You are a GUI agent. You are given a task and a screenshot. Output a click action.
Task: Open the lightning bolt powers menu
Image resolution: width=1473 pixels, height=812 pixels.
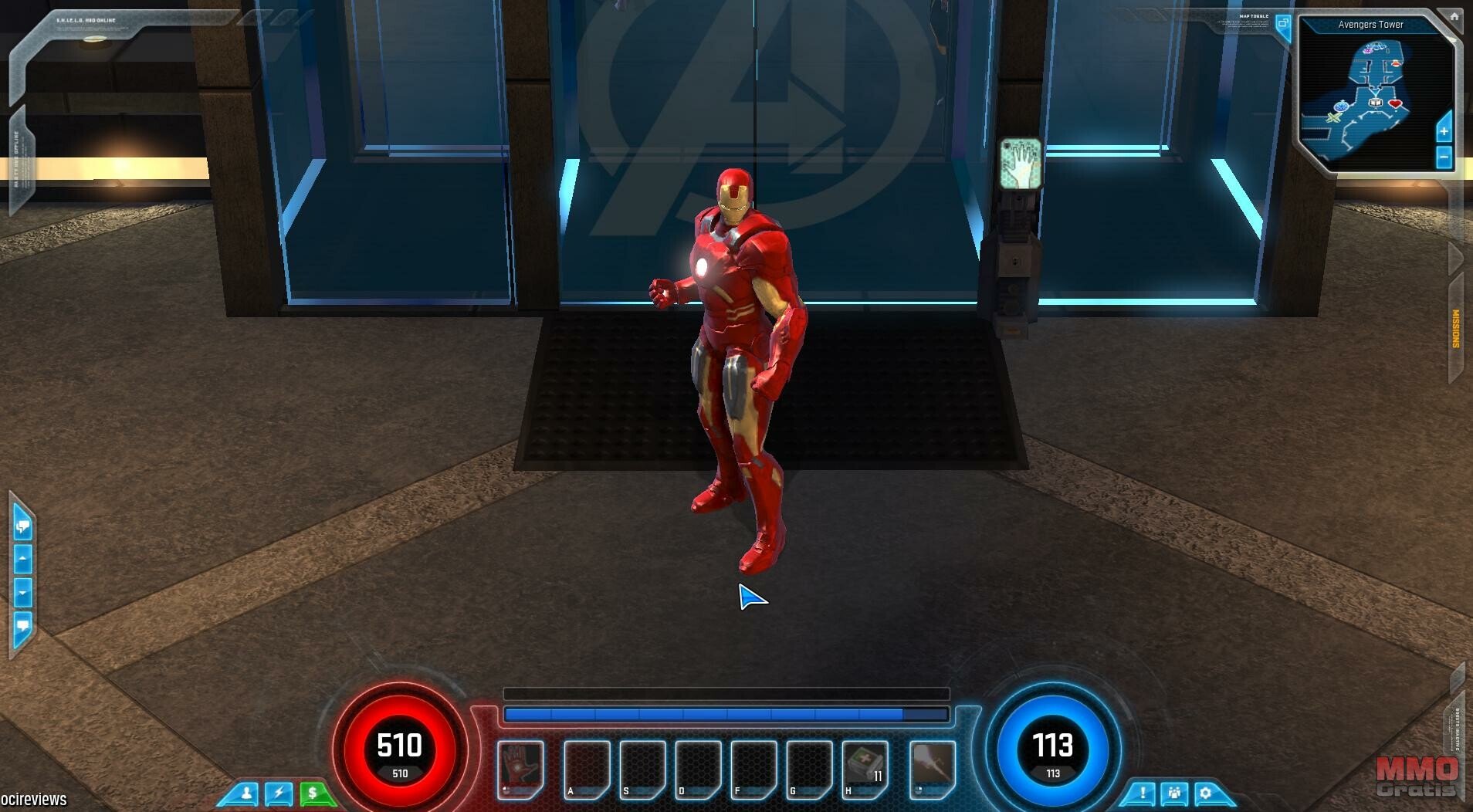279,793
